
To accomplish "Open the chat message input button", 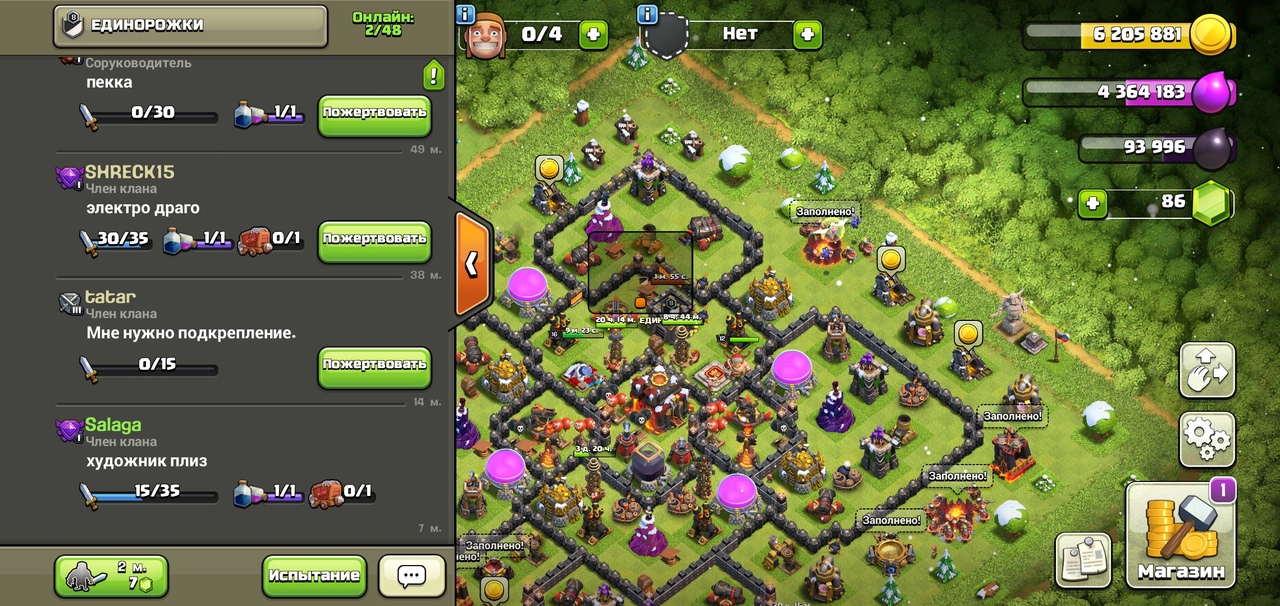I will 412,576.
